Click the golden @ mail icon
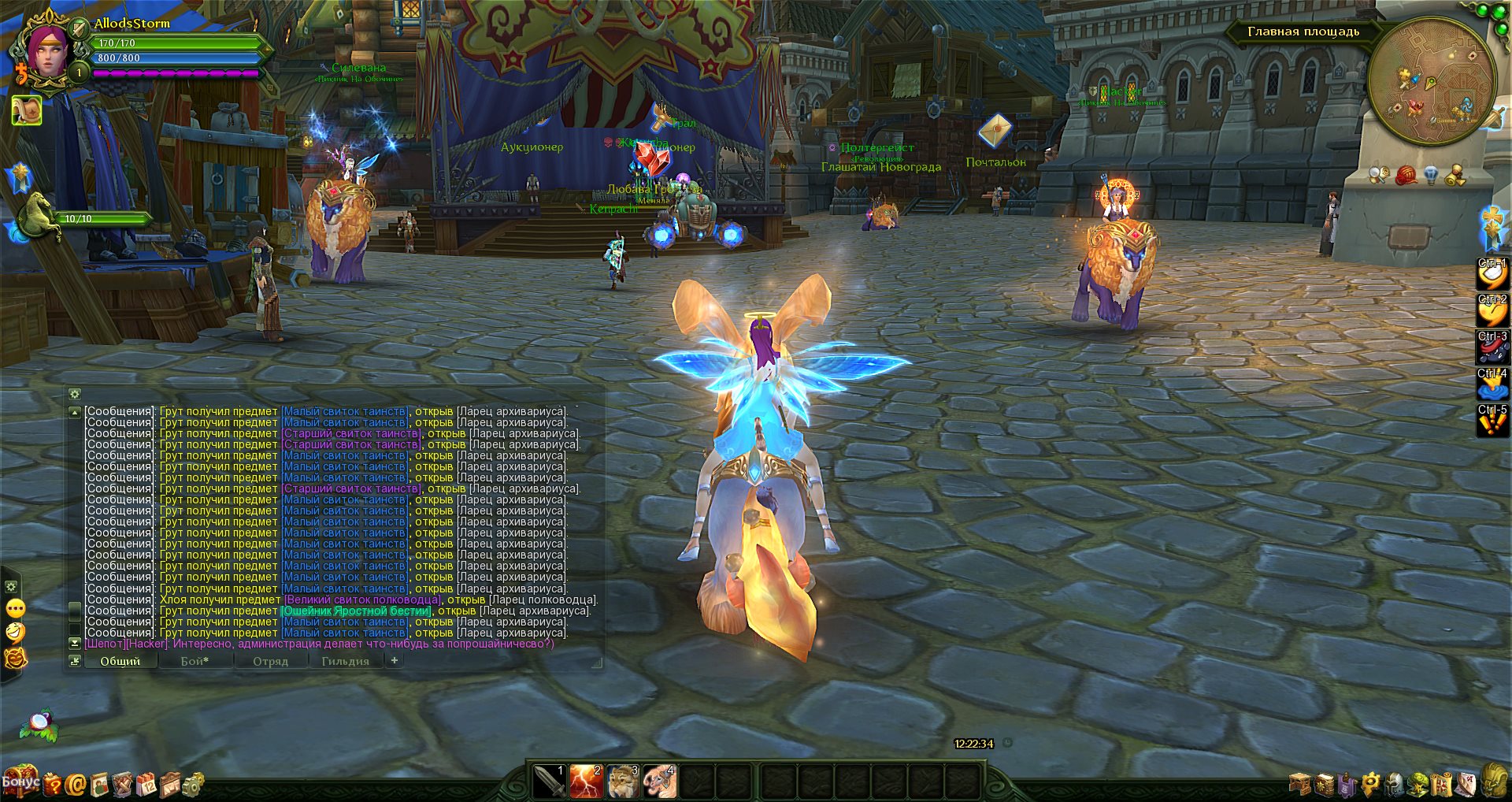Image resolution: width=1512 pixels, height=802 pixels. (76, 784)
